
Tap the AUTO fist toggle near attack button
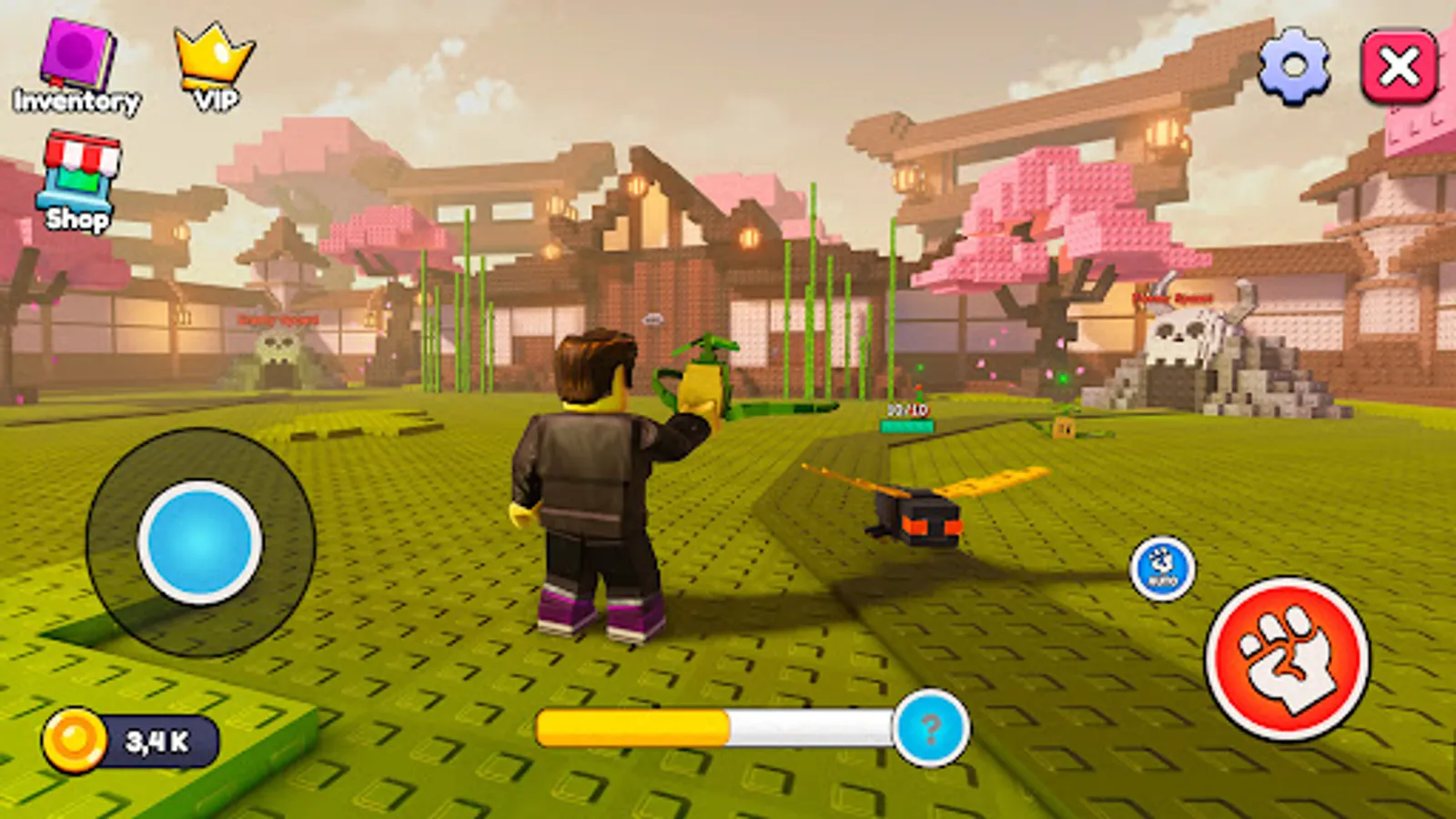(x=1163, y=564)
